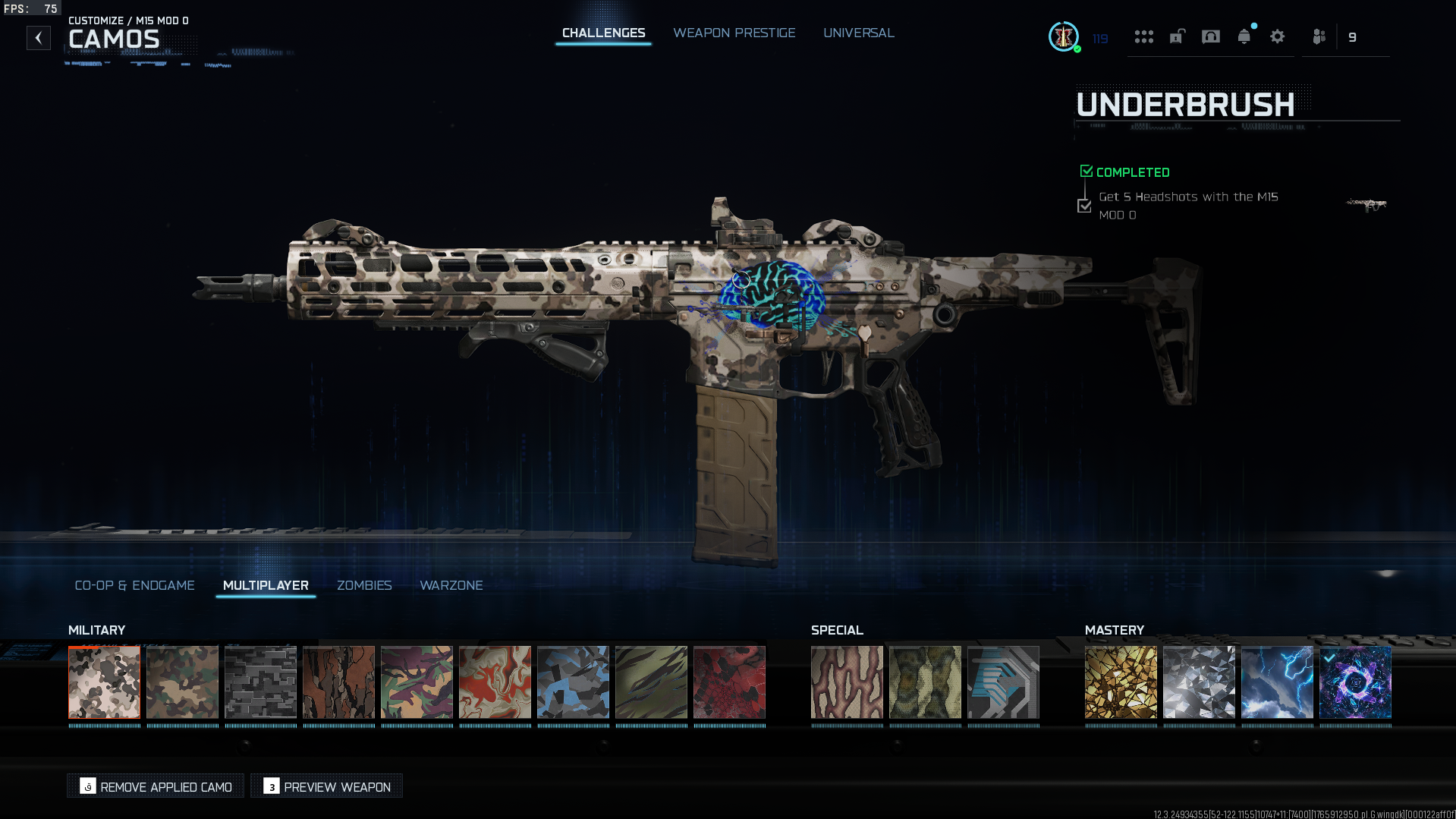Select the Underbrush gray camo swatch
The height and width of the screenshot is (819, 1456).
pyautogui.click(x=105, y=682)
